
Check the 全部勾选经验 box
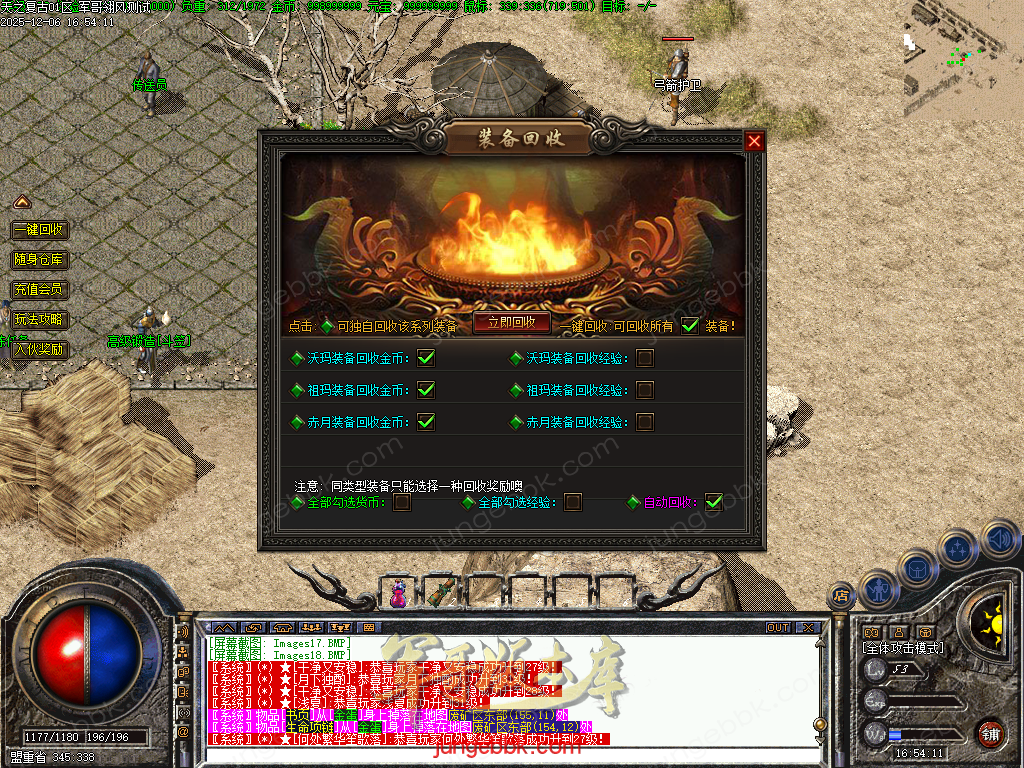tap(573, 502)
